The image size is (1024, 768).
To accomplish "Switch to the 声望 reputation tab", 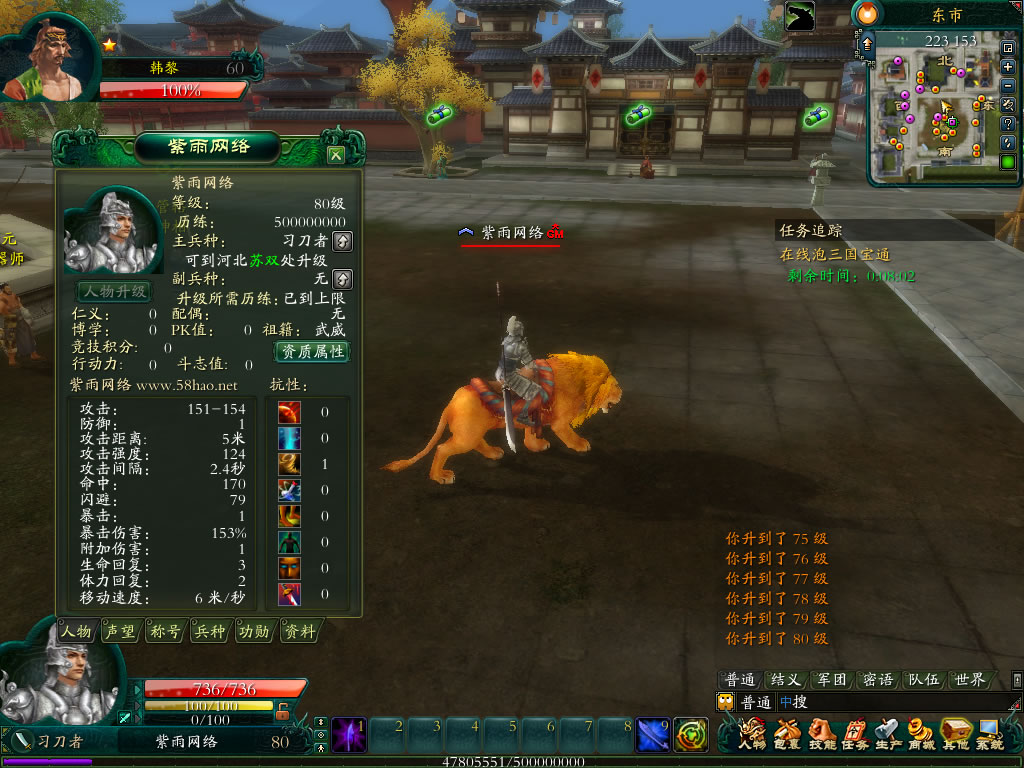I will point(119,632).
